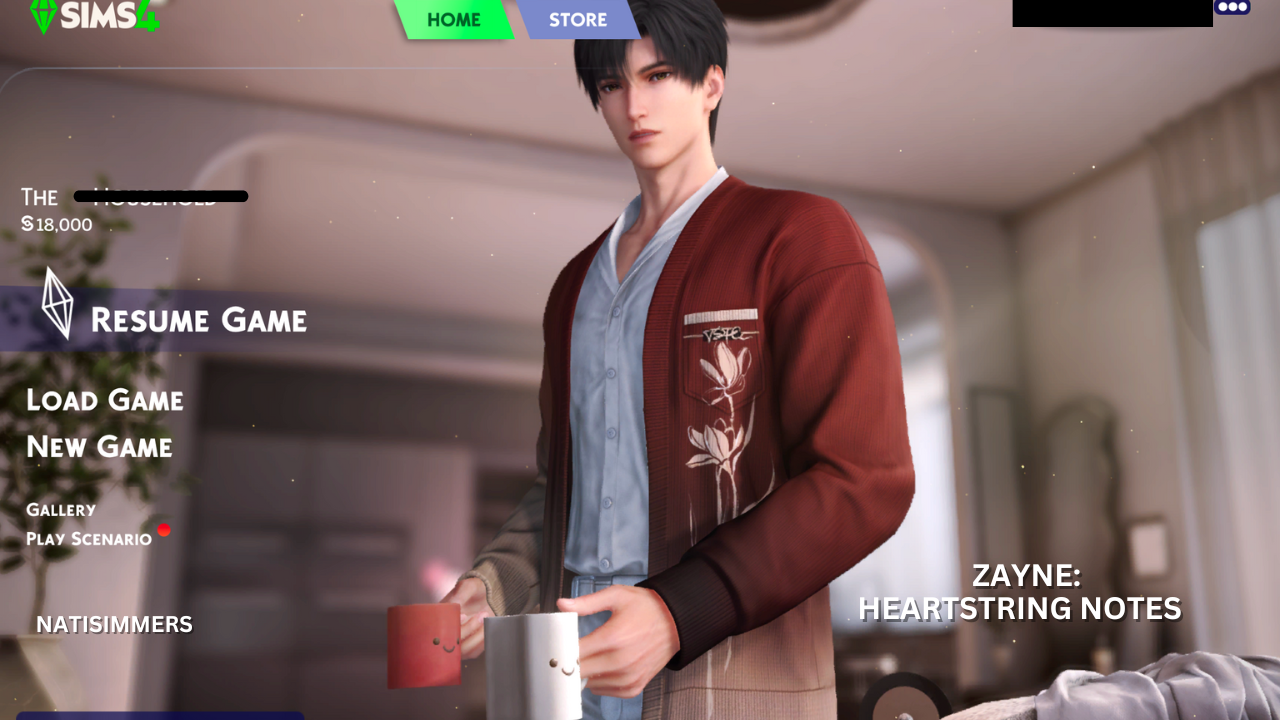This screenshot has width=1280, height=720.
Task: Start a New Game
Action: (98, 447)
